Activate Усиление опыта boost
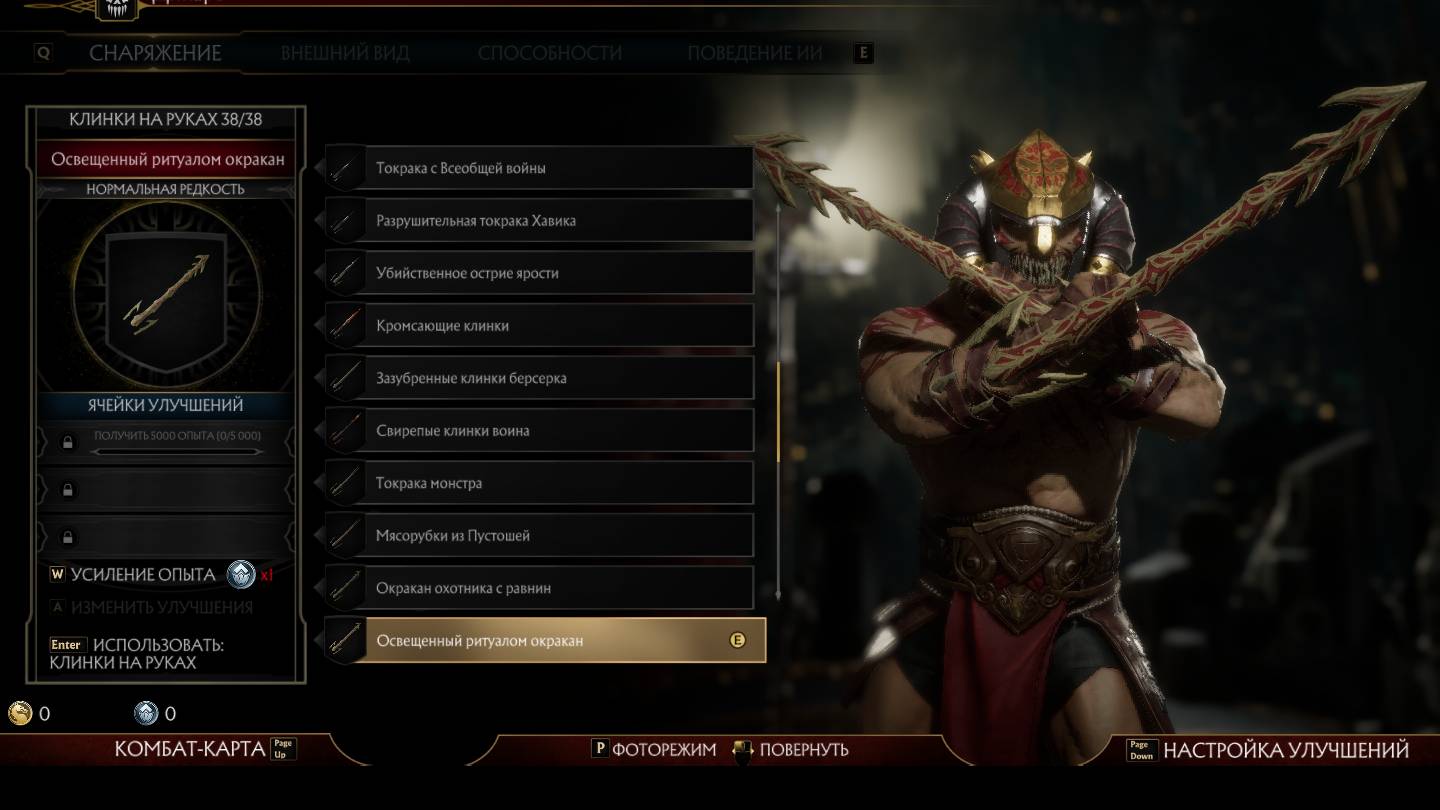Screen dimensions: 1440x810 (142, 575)
